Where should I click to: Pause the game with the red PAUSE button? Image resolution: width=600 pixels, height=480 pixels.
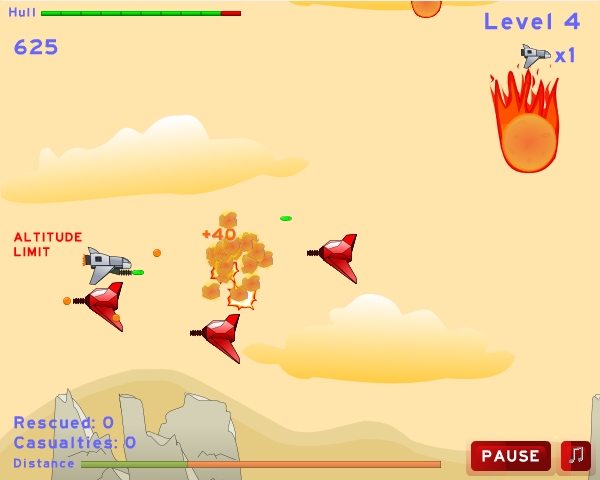(x=510, y=456)
